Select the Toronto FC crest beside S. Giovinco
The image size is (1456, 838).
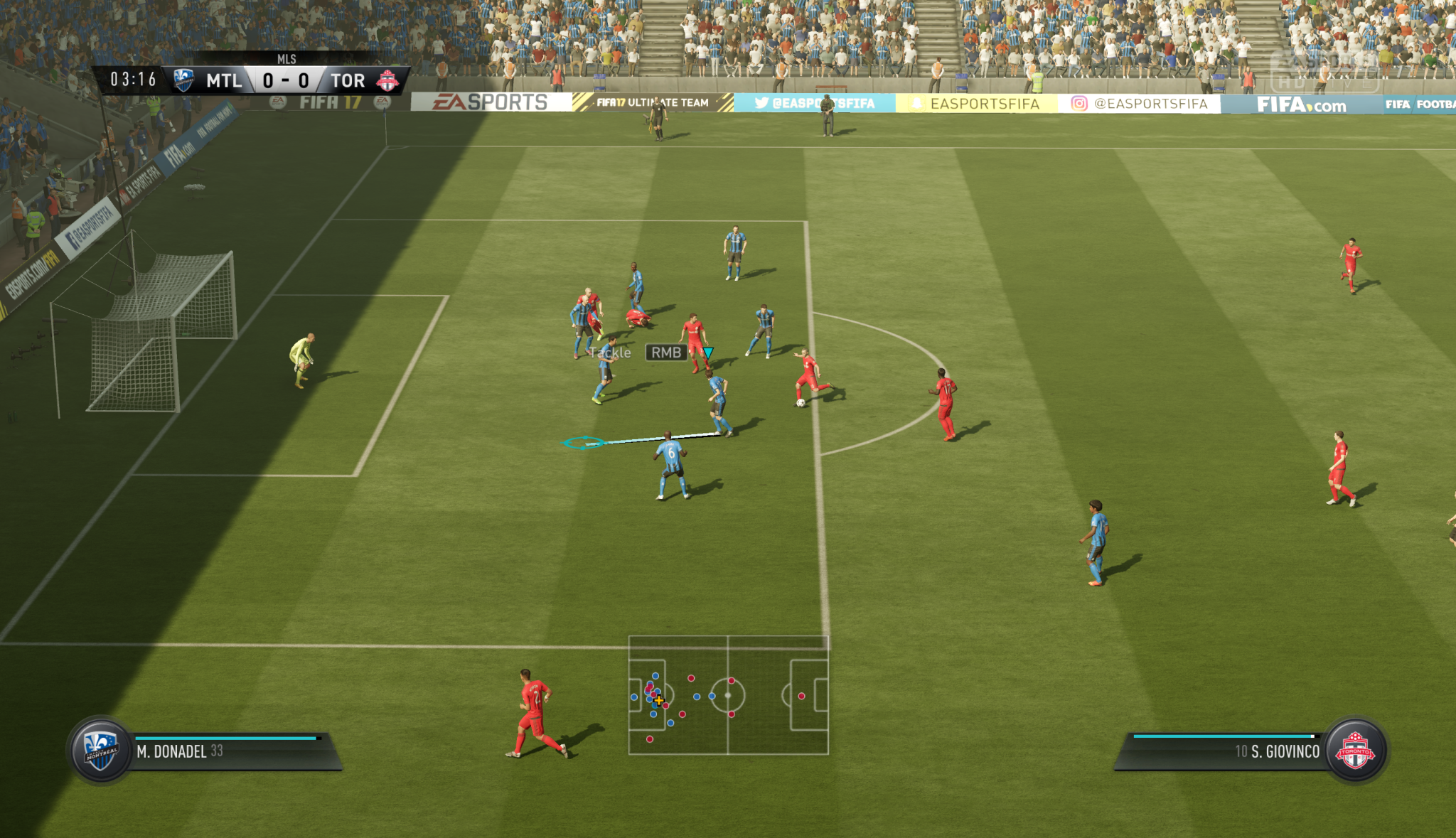[1355, 751]
